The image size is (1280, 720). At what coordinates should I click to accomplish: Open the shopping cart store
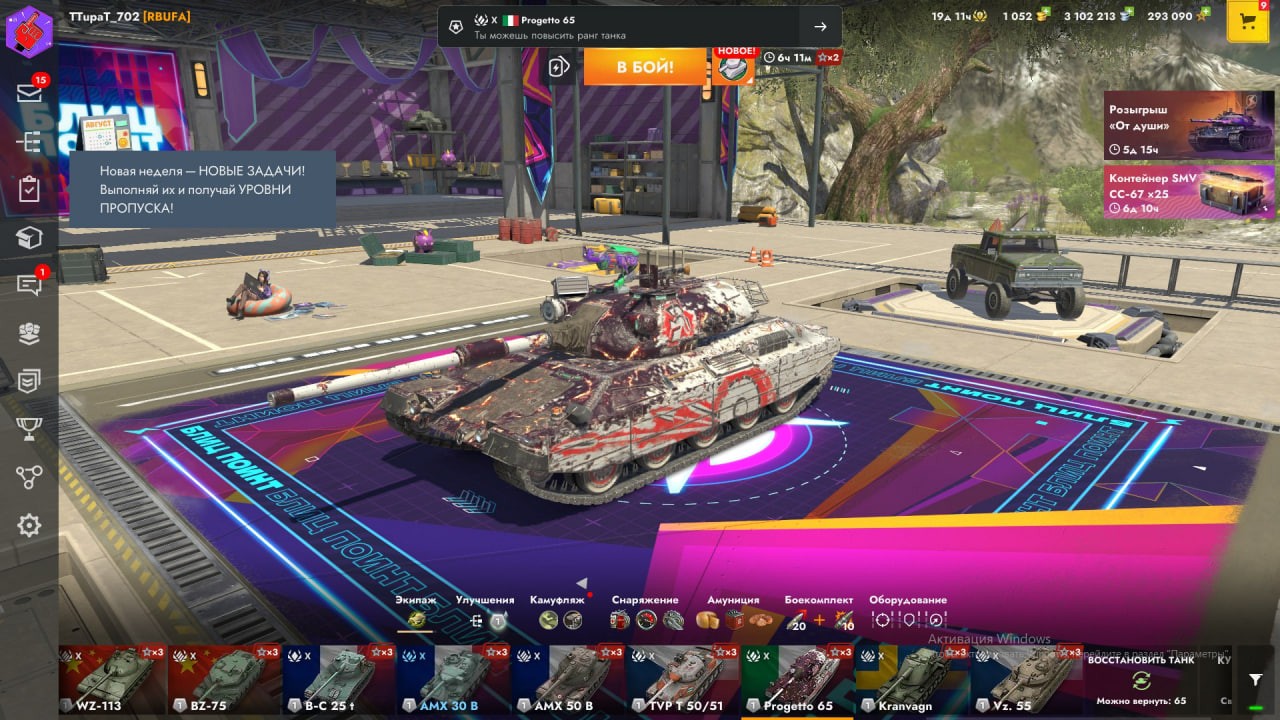click(1247, 22)
